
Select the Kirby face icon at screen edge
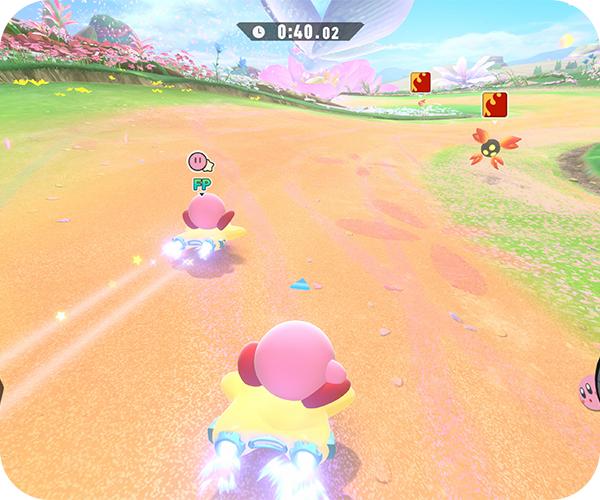click(x=589, y=389)
